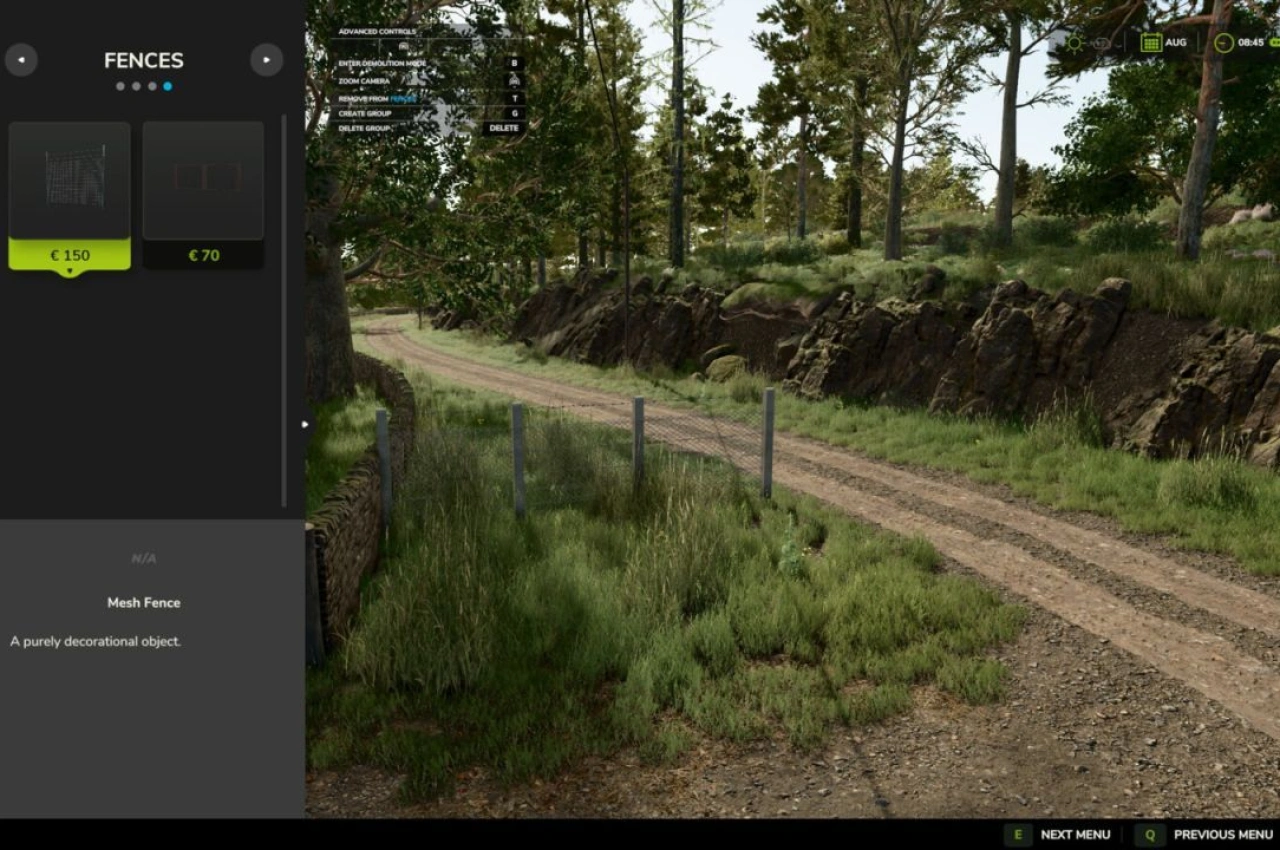Select the mesh fence icon in the shop panel

69,178
